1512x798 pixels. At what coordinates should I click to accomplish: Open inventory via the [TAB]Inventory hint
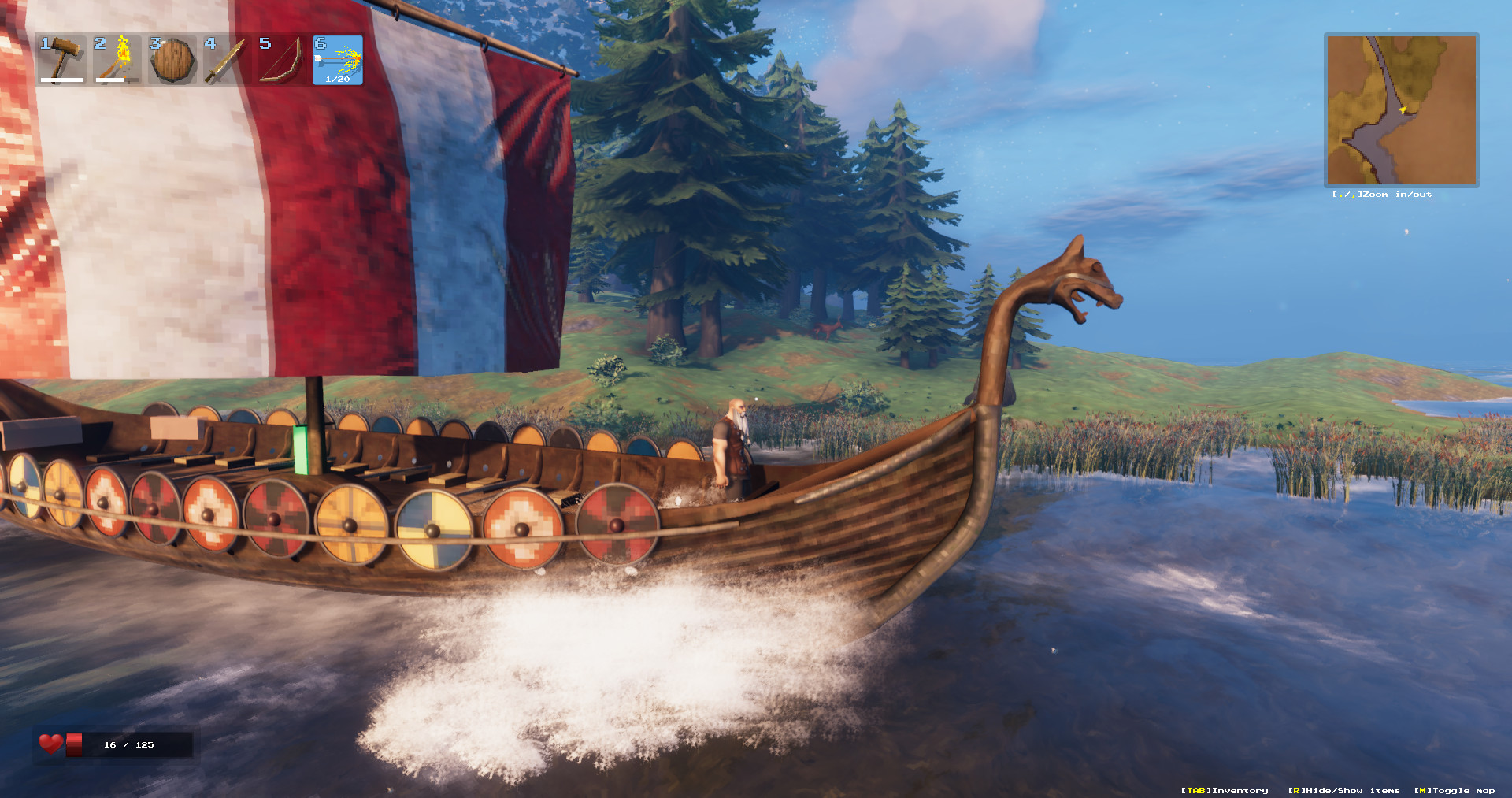pyautogui.click(x=1223, y=790)
